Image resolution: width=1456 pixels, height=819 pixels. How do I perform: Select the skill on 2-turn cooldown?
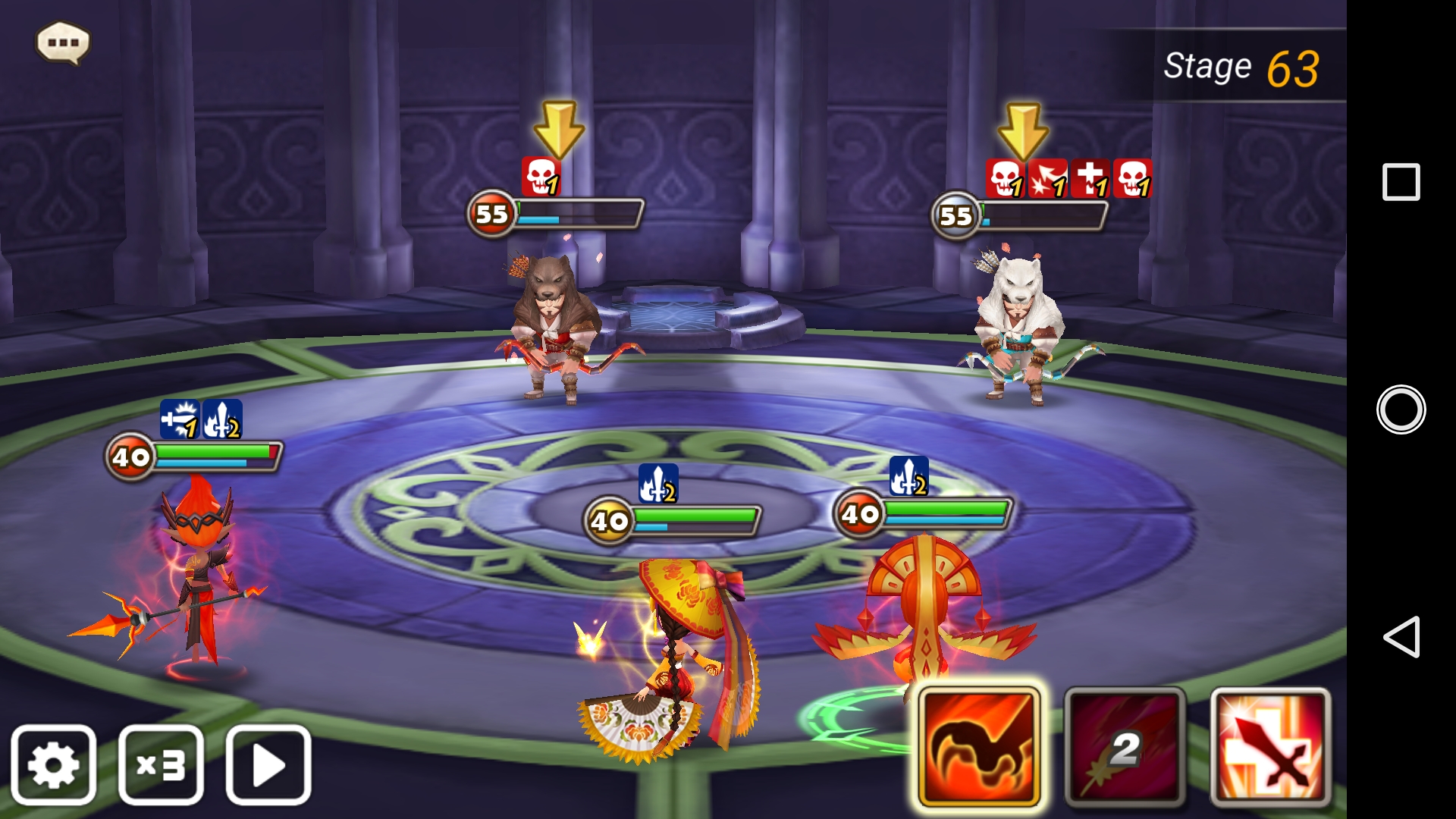[1125, 746]
